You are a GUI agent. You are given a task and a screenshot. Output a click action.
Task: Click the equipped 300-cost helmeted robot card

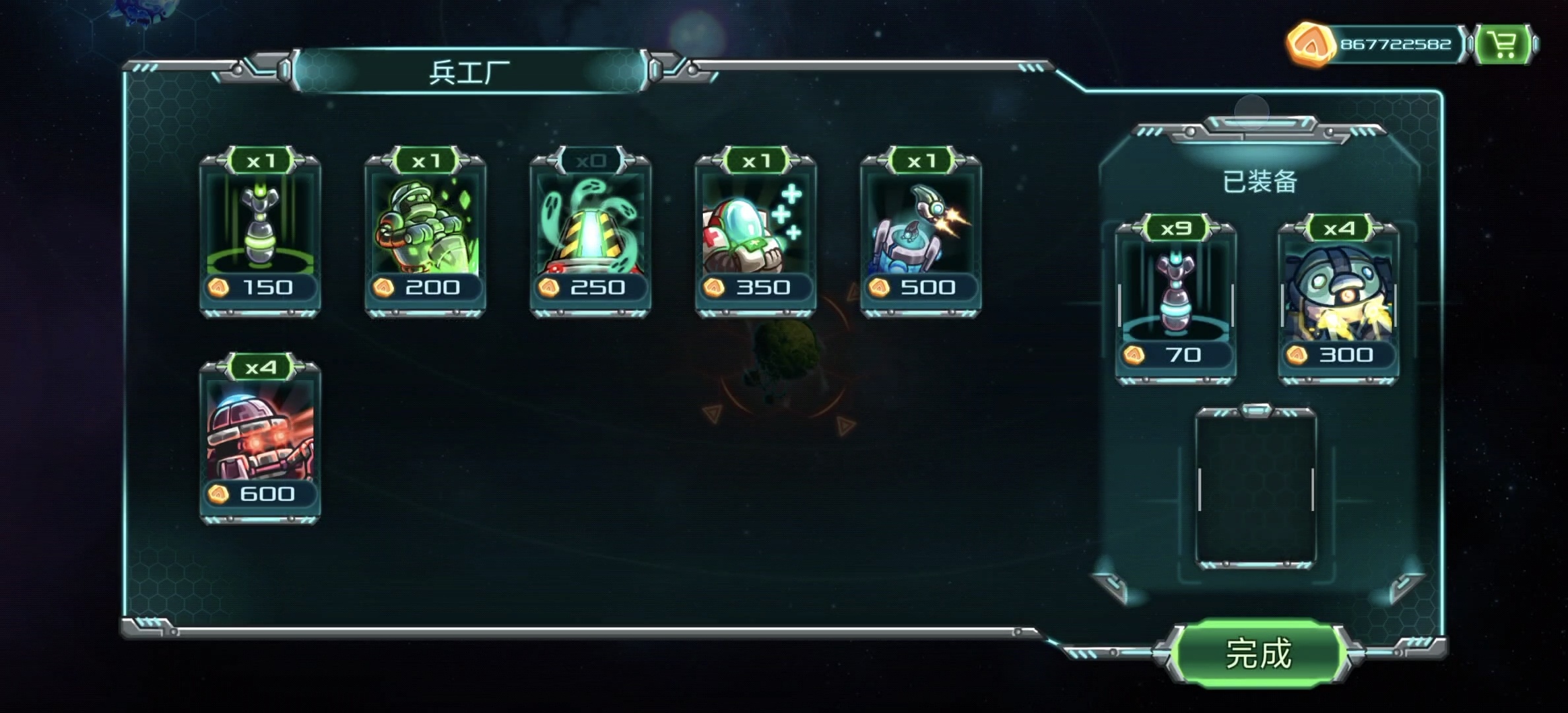pyautogui.click(x=1338, y=302)
